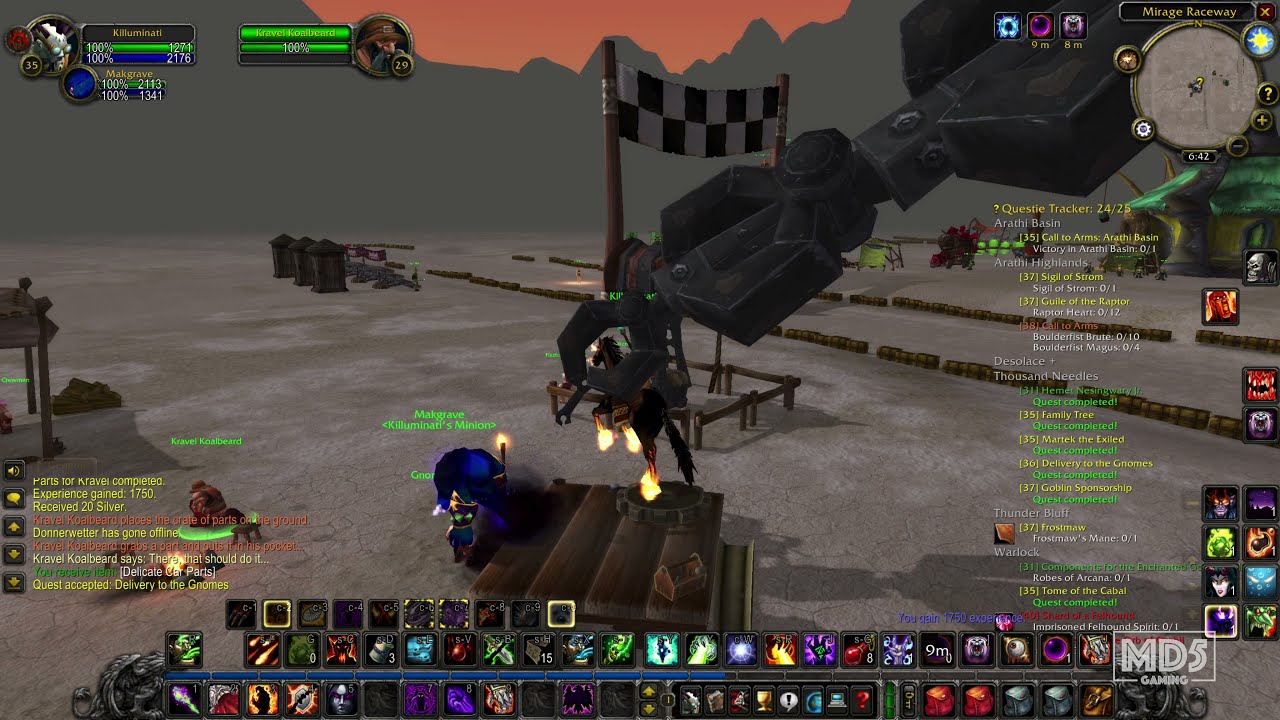This screenshot has width=1280, height=720.
Task: Open the Game Menu computer icon
Action: coord(835,700)
